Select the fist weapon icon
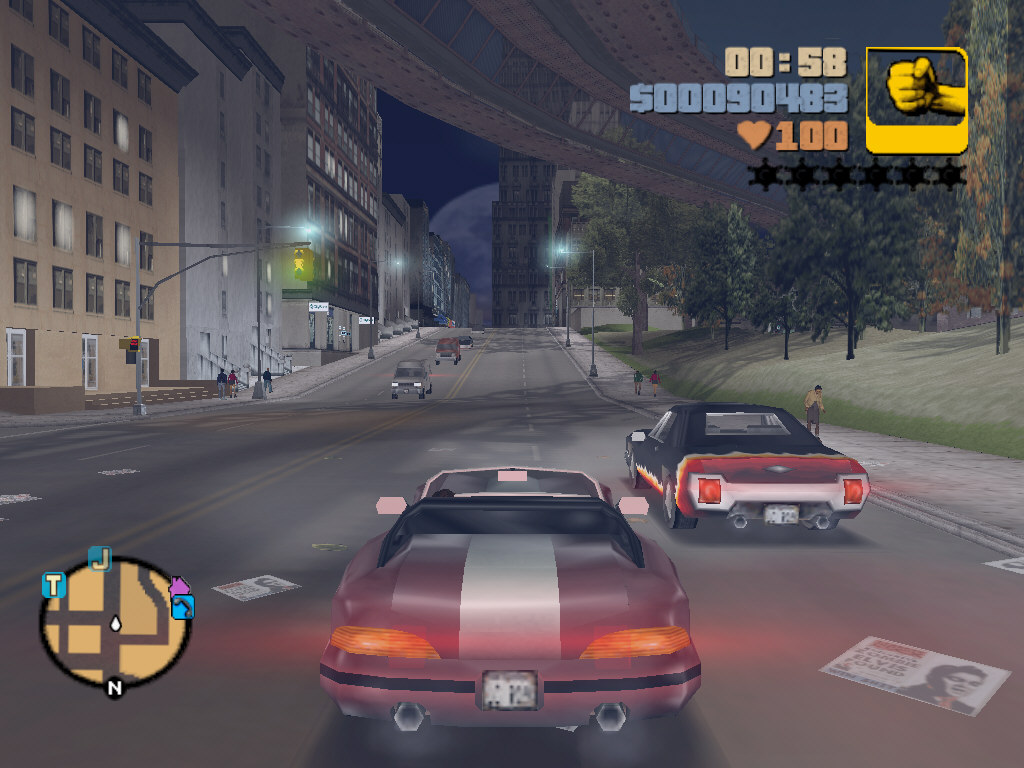Screen dimensions: 1024x768 (916, 100)
